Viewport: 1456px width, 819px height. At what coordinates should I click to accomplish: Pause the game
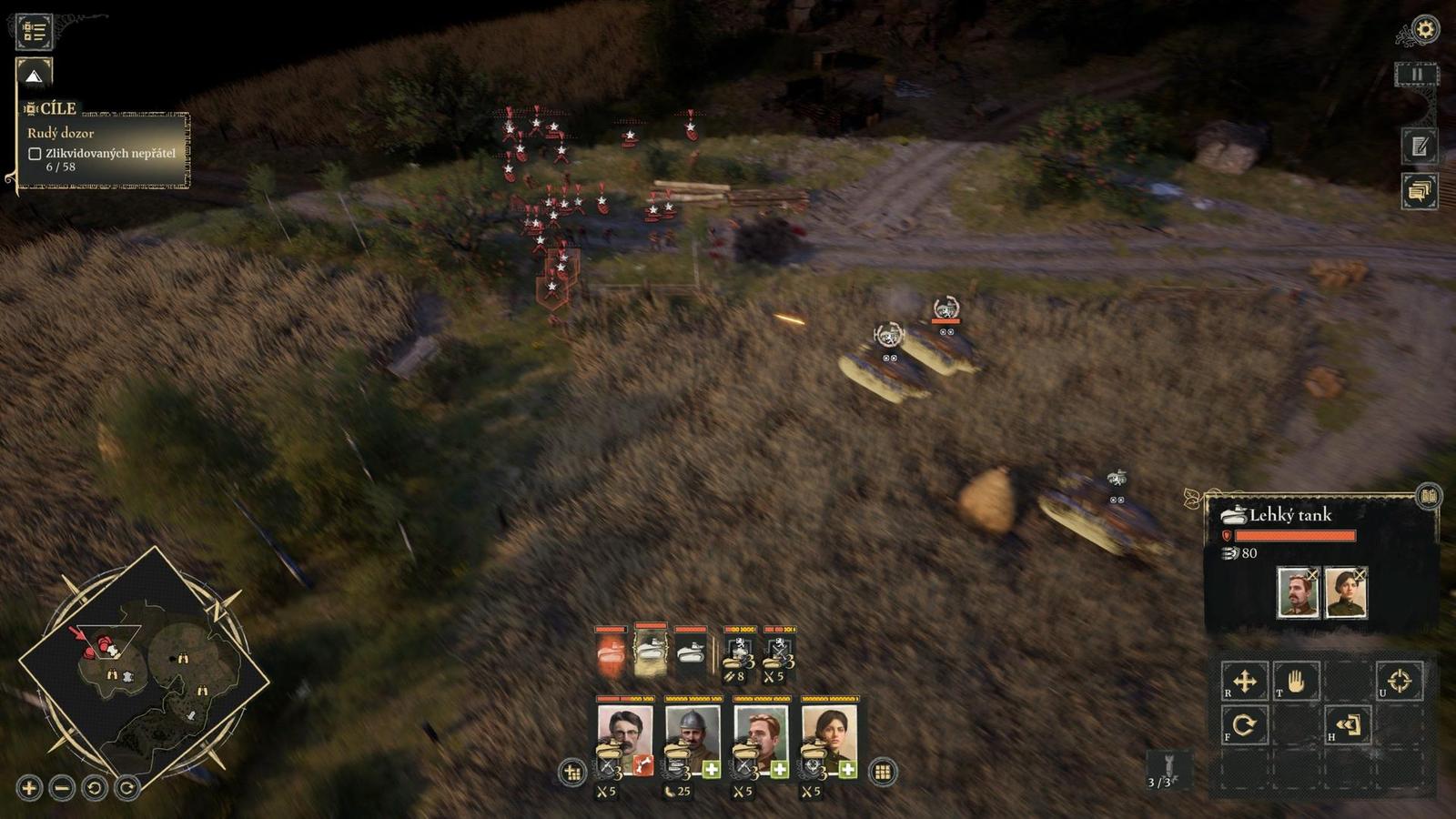point(1416,75)
